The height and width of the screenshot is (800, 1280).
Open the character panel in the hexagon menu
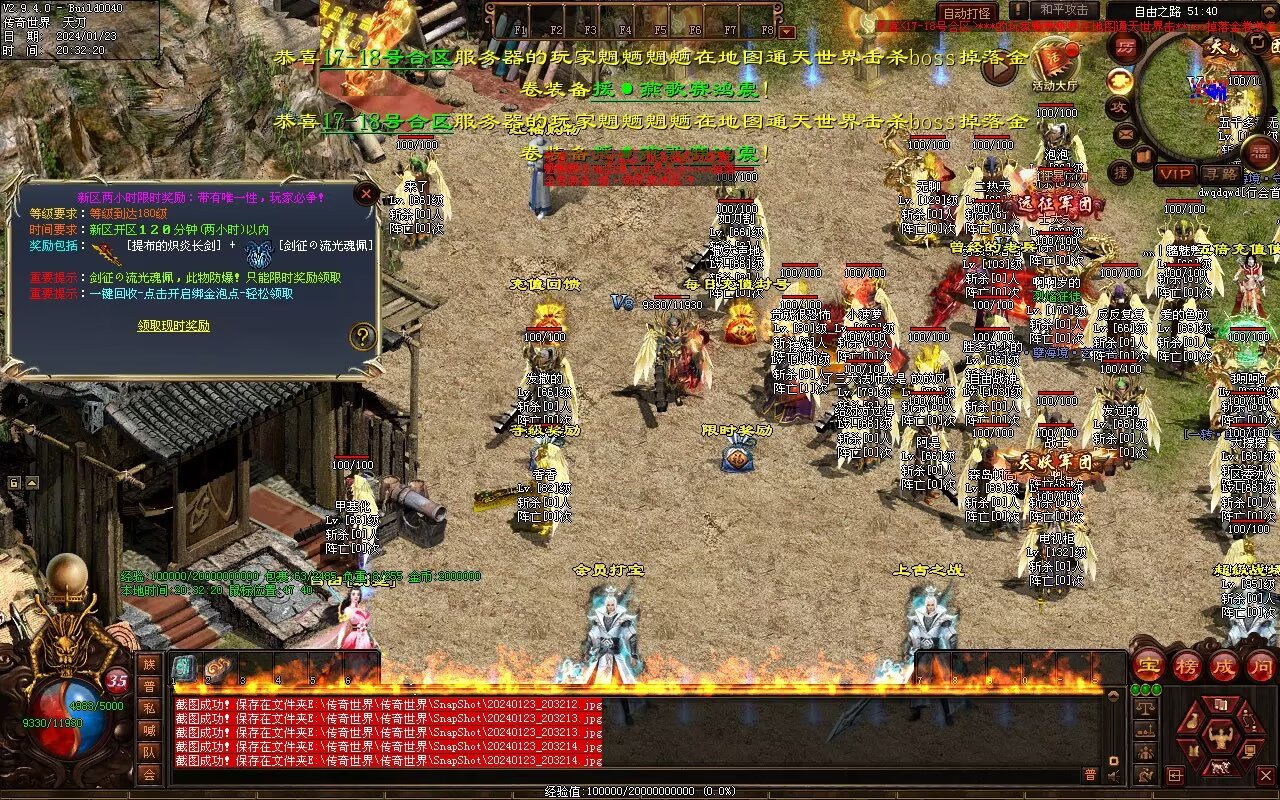(1218, 738)
